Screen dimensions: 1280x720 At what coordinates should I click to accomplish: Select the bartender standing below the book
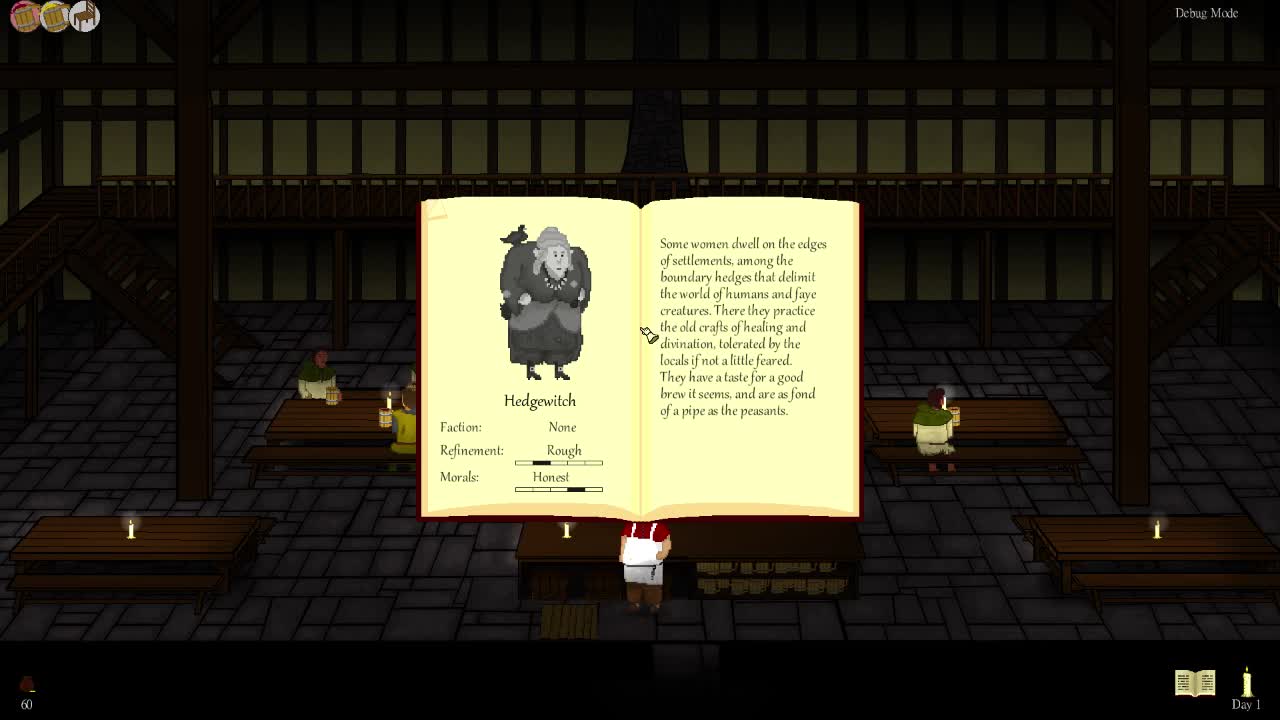tap(645, 560)
